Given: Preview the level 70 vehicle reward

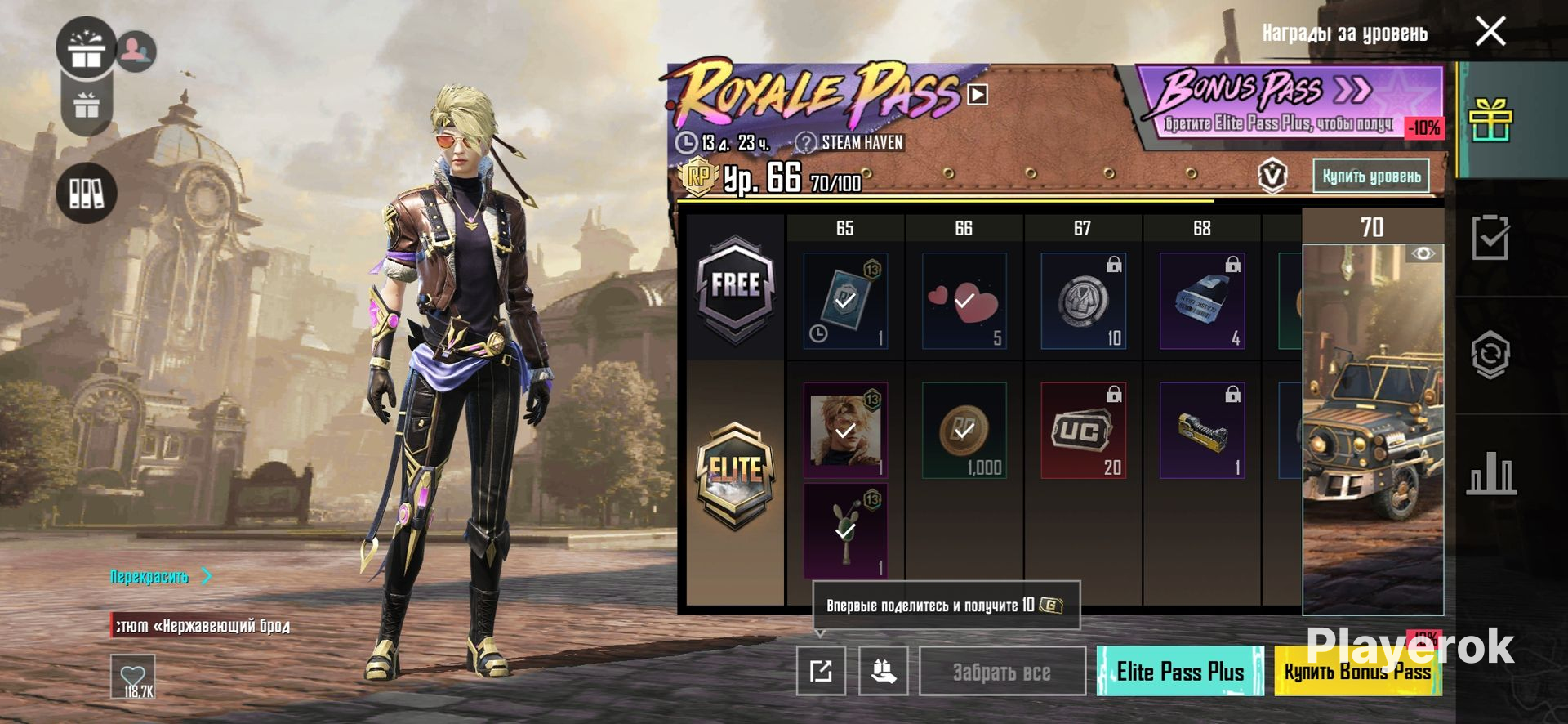Looking at the screenshot, I should [1423, 254].
